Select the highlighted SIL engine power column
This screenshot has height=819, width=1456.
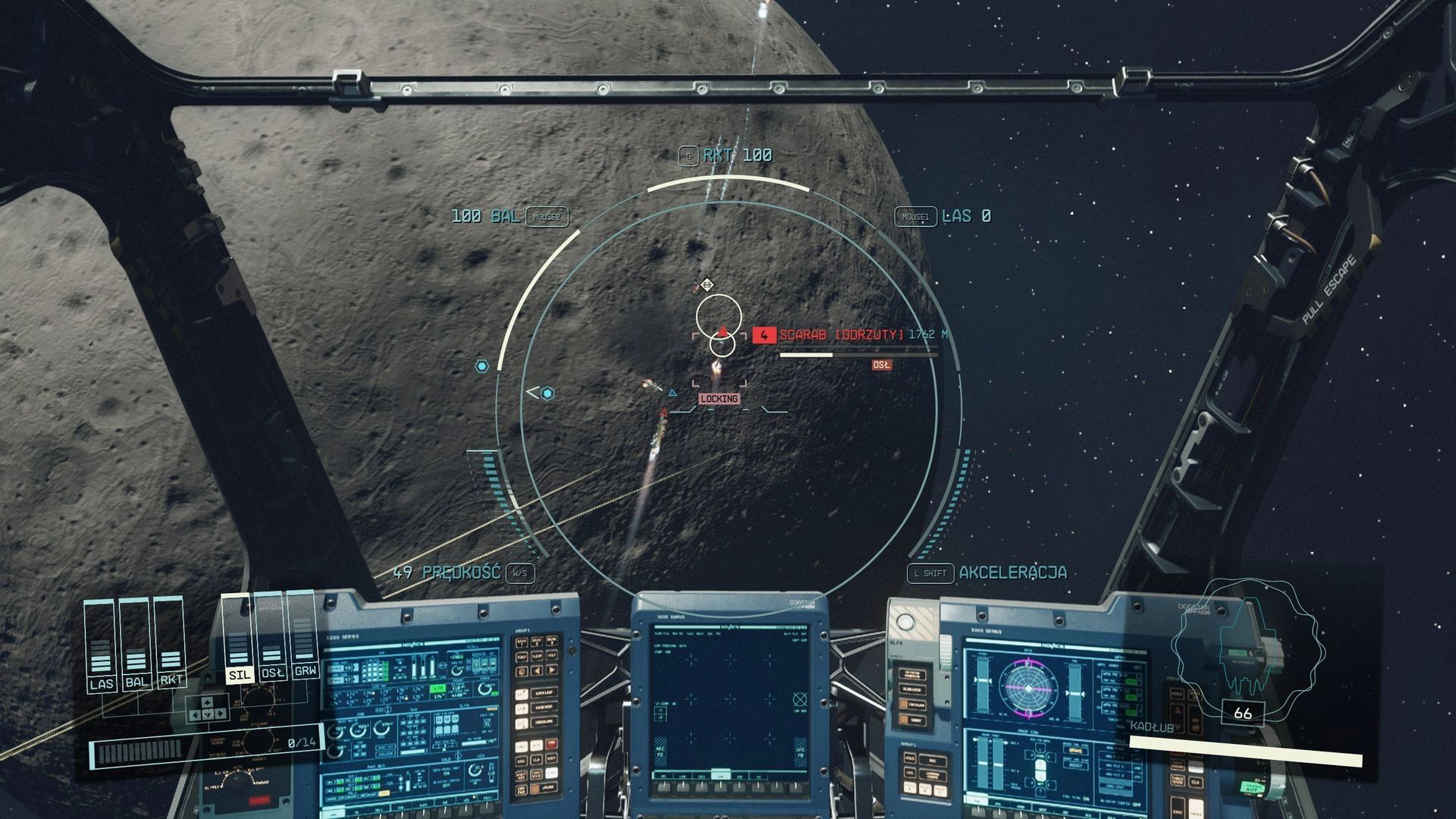[x=238, y=641]
